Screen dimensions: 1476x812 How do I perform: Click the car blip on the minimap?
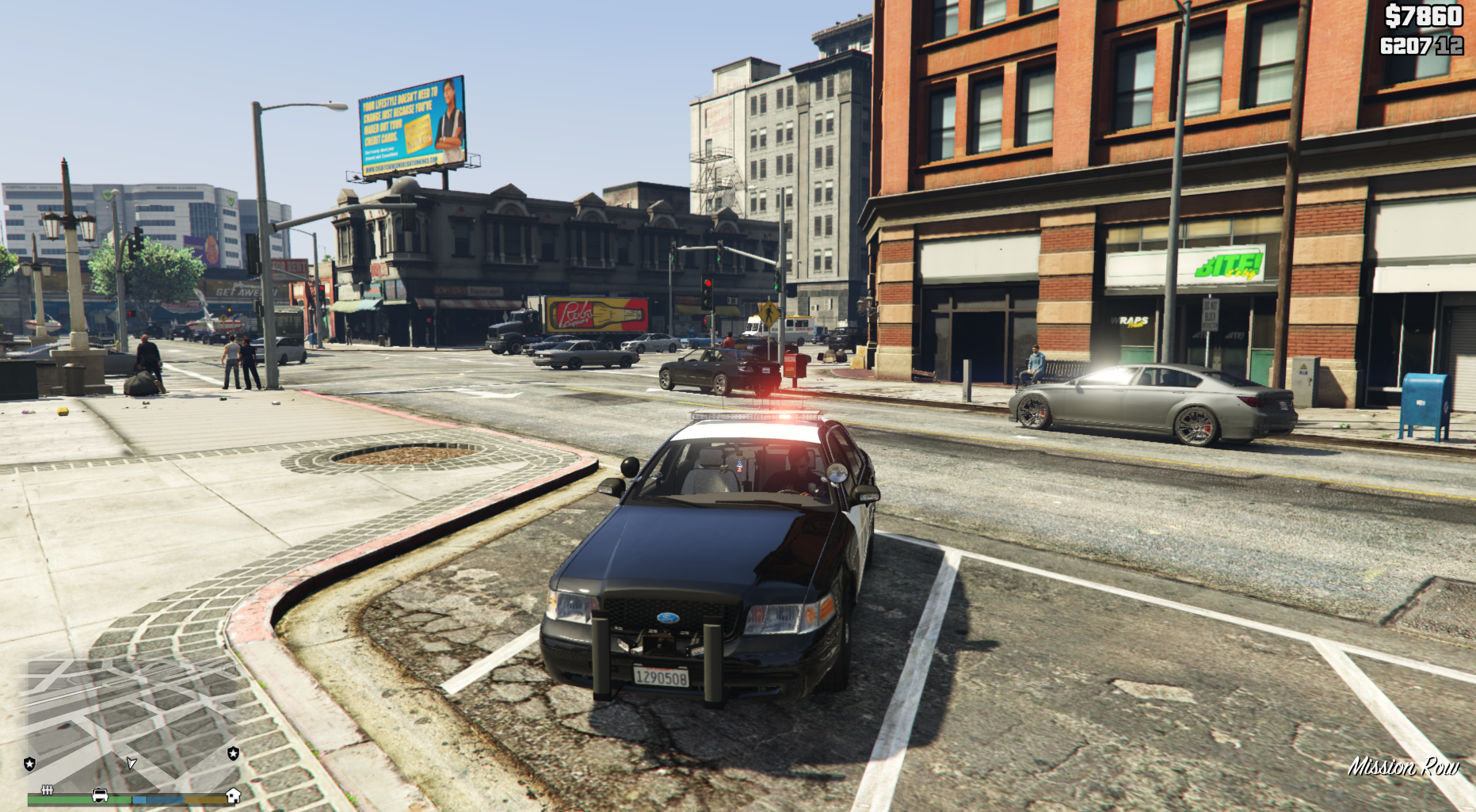point(100,795)
